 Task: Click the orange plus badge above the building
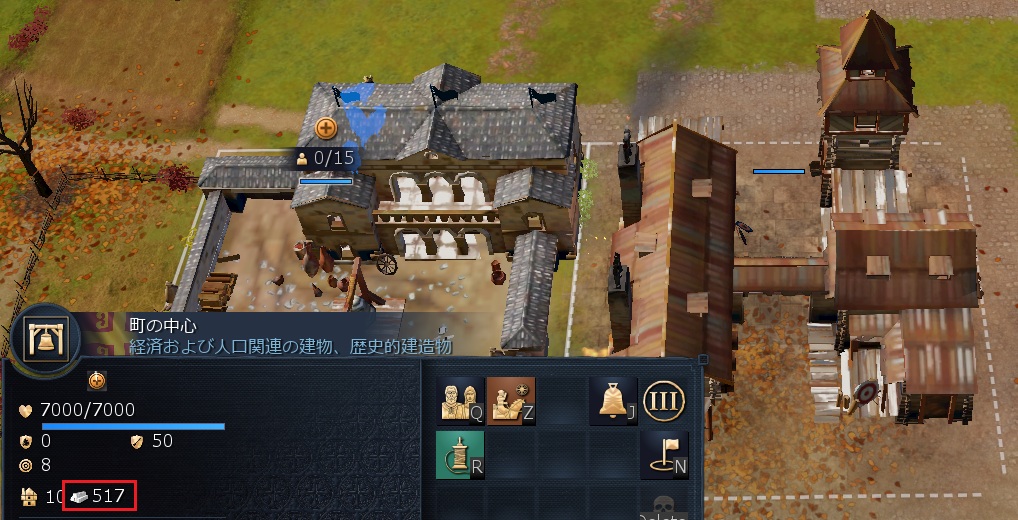(x=326, y=128)
